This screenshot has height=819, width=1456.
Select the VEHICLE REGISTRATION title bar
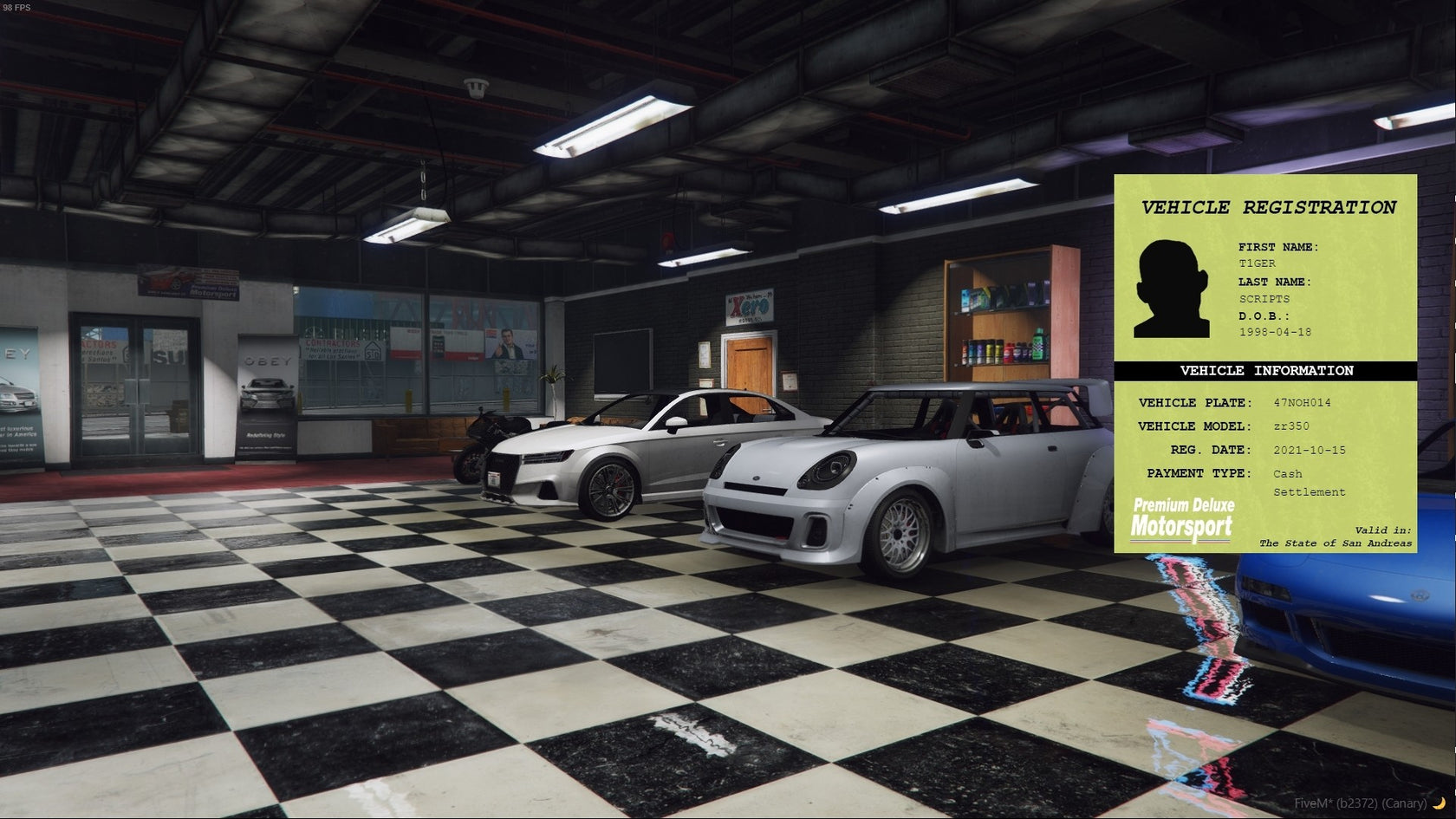[x=1269, y=208]
